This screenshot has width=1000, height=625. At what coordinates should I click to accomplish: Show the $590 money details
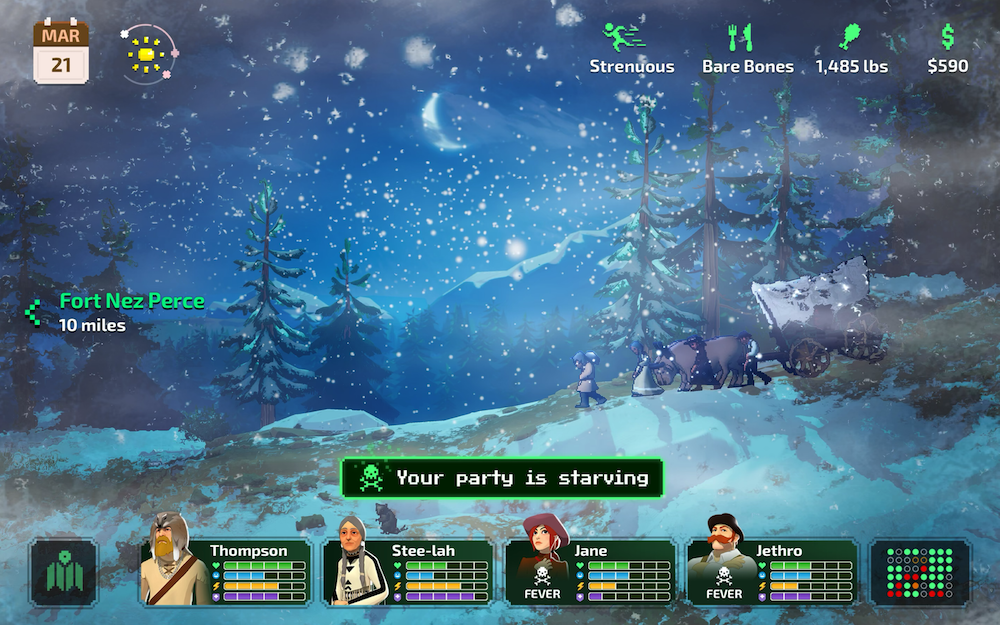947,49
